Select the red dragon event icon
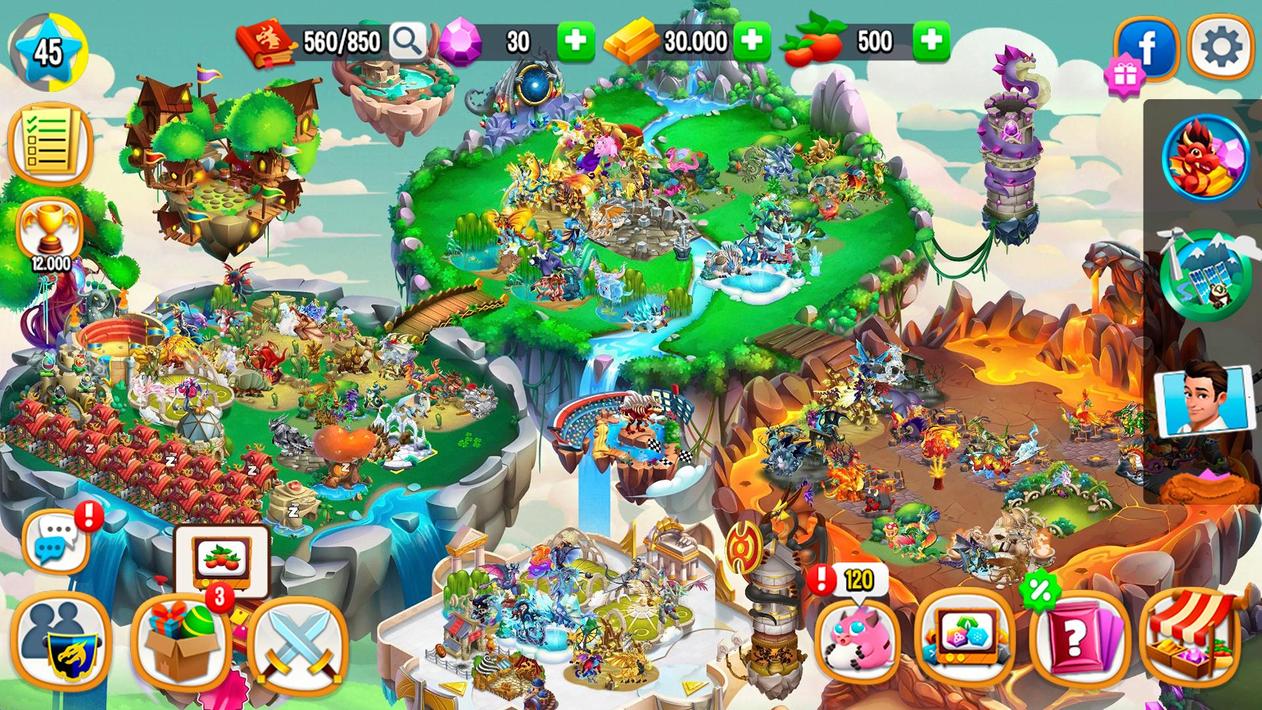1262x710 pixels. click(x=1206, y=158)
